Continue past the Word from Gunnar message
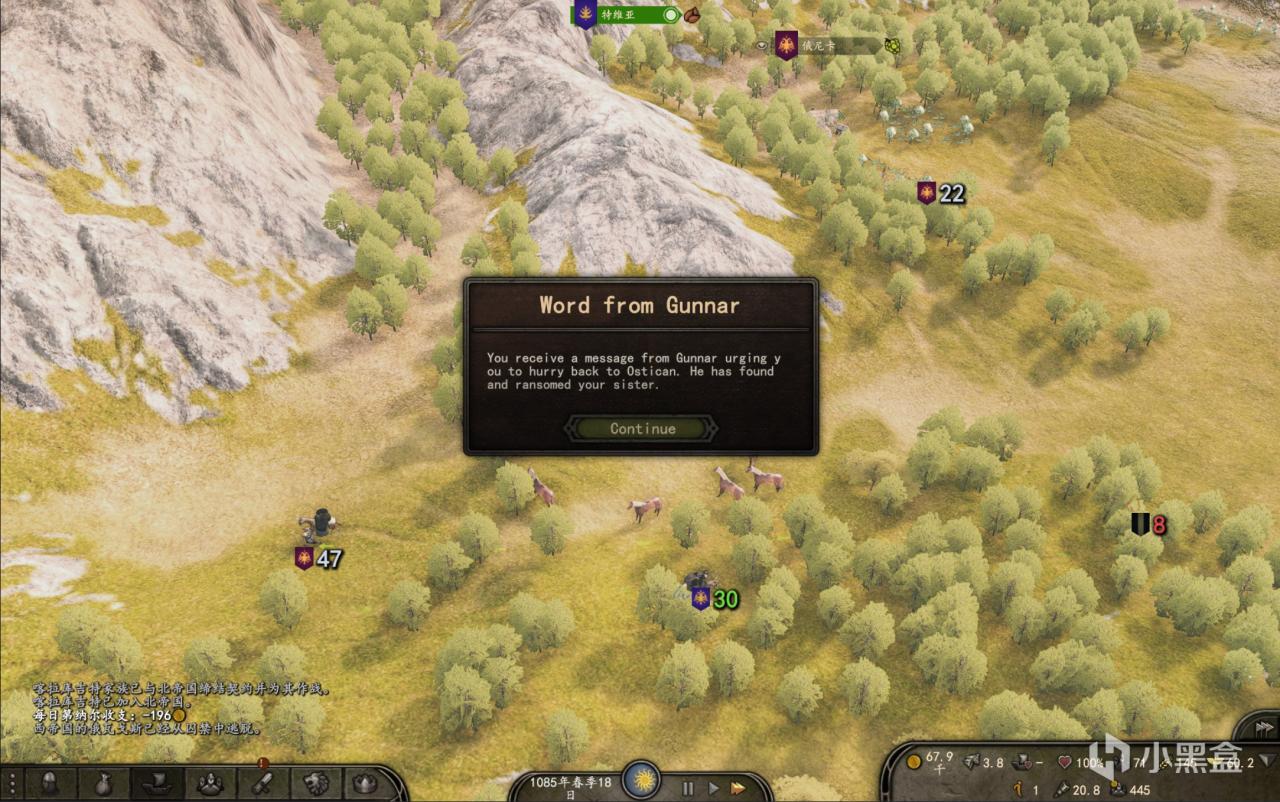Image resolution: width=1280 pixels, height=802 pixels. [642, 428]
